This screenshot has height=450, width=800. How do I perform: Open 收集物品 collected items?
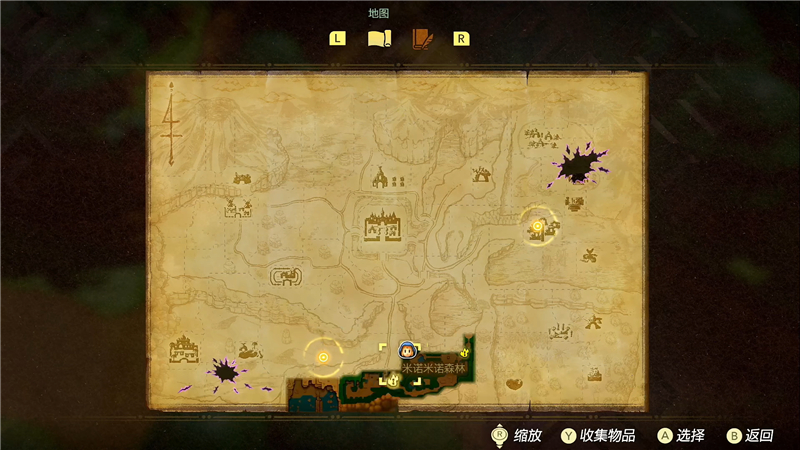pyautogui.click(x=599, y=435)
